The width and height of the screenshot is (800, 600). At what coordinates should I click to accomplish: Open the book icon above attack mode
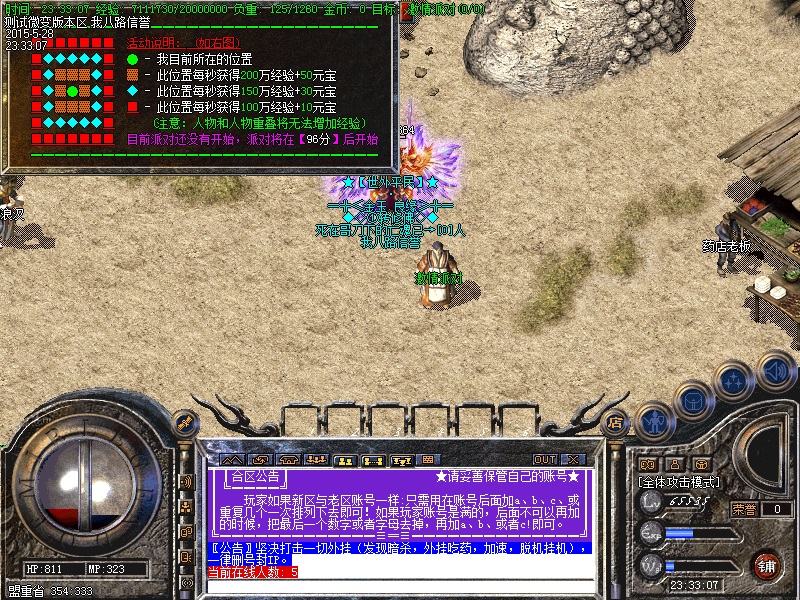(646, 464)
